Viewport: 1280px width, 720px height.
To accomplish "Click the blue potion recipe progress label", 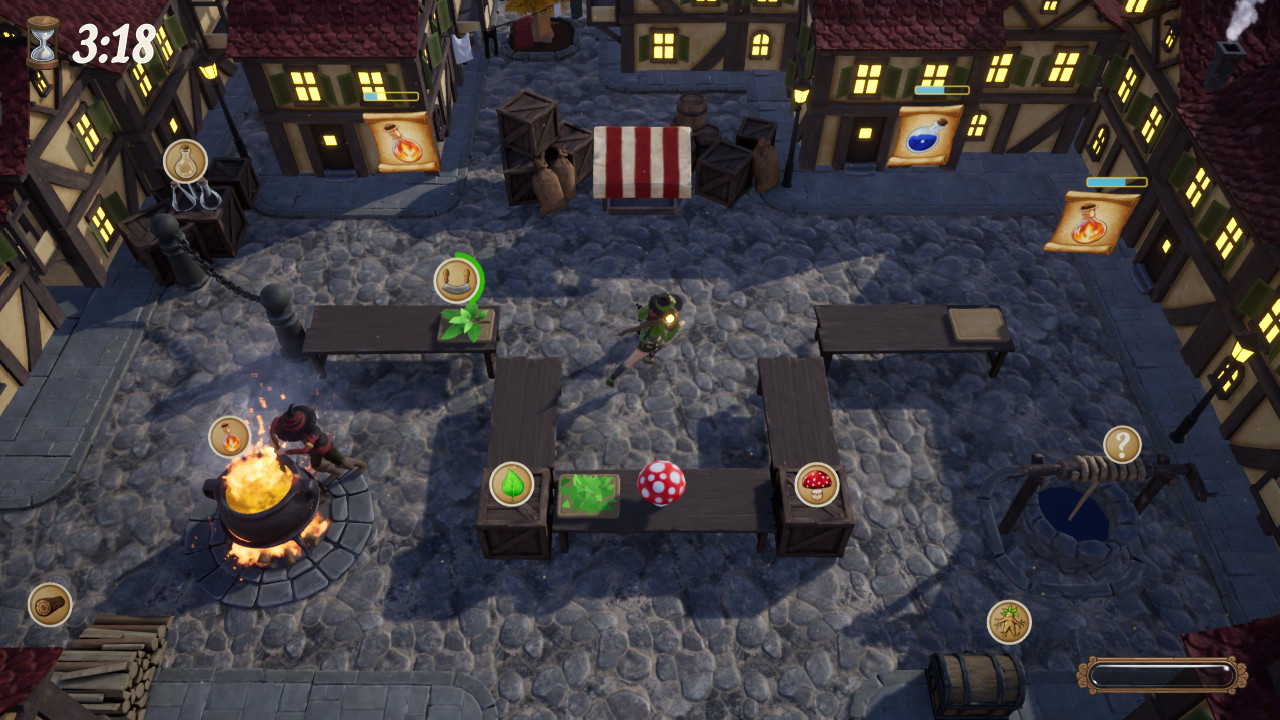I will click(x=940, y=88).
